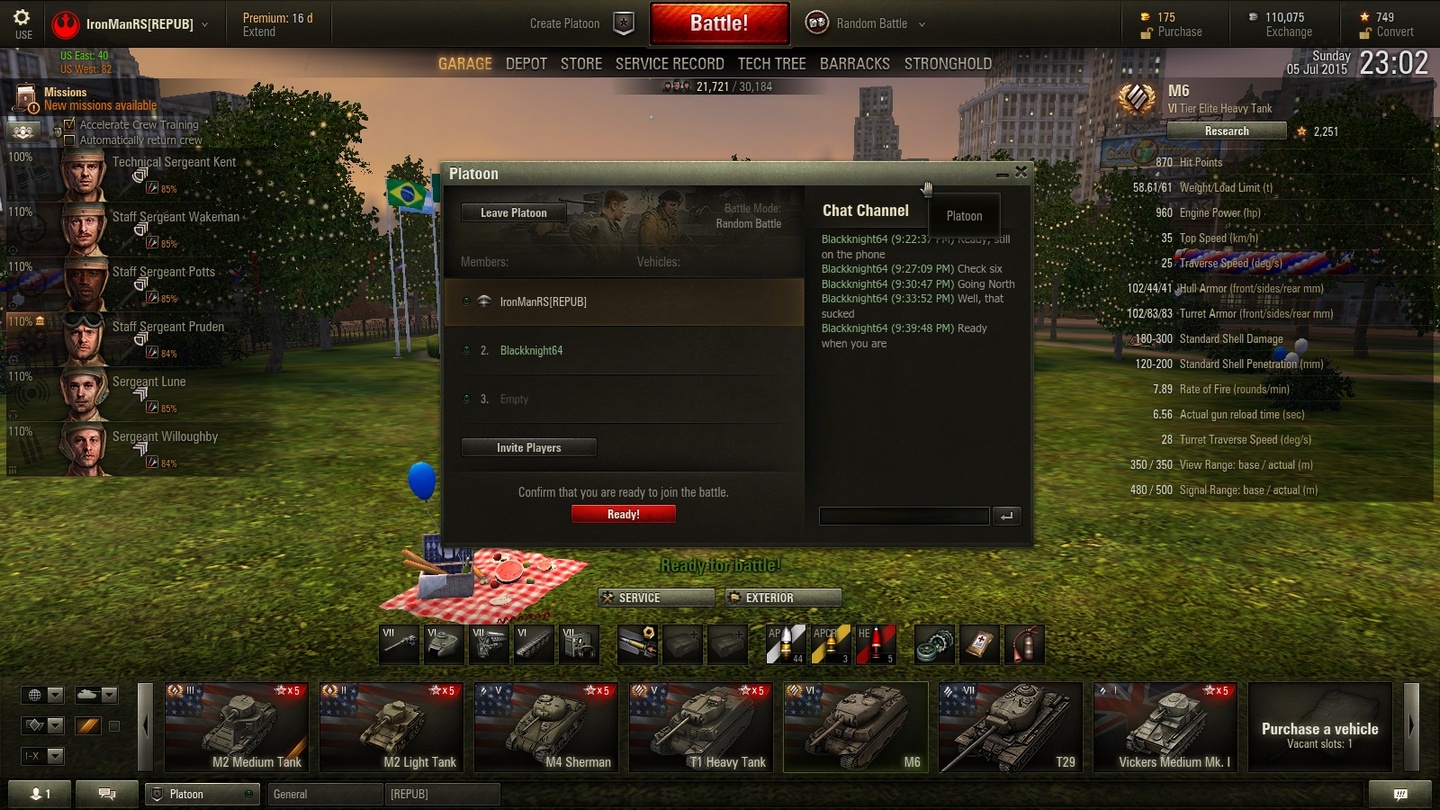Open the Research button for the M6
Screen dimensions: 1440x810
1226,131
